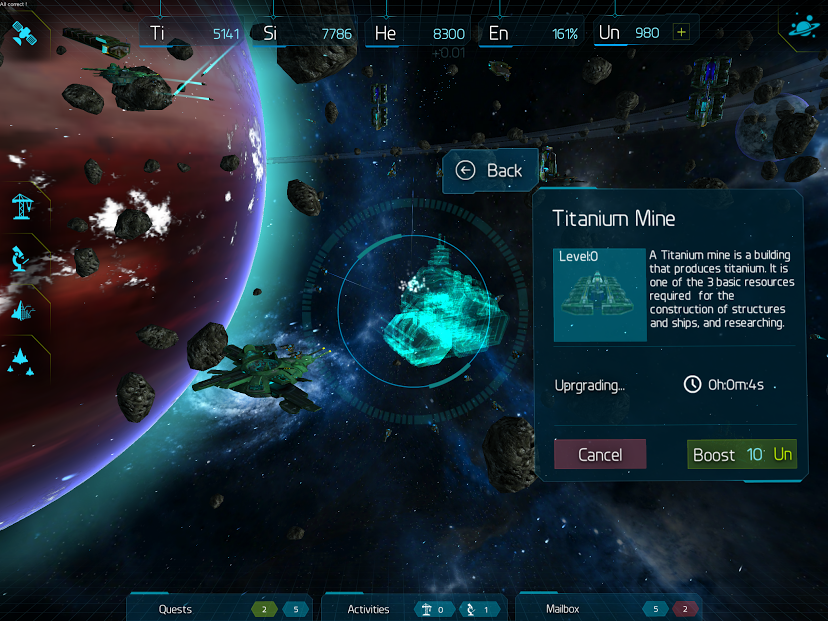This screenshot has height=621, width=828.
Task: Go back using the Back button
Action: 491,171
